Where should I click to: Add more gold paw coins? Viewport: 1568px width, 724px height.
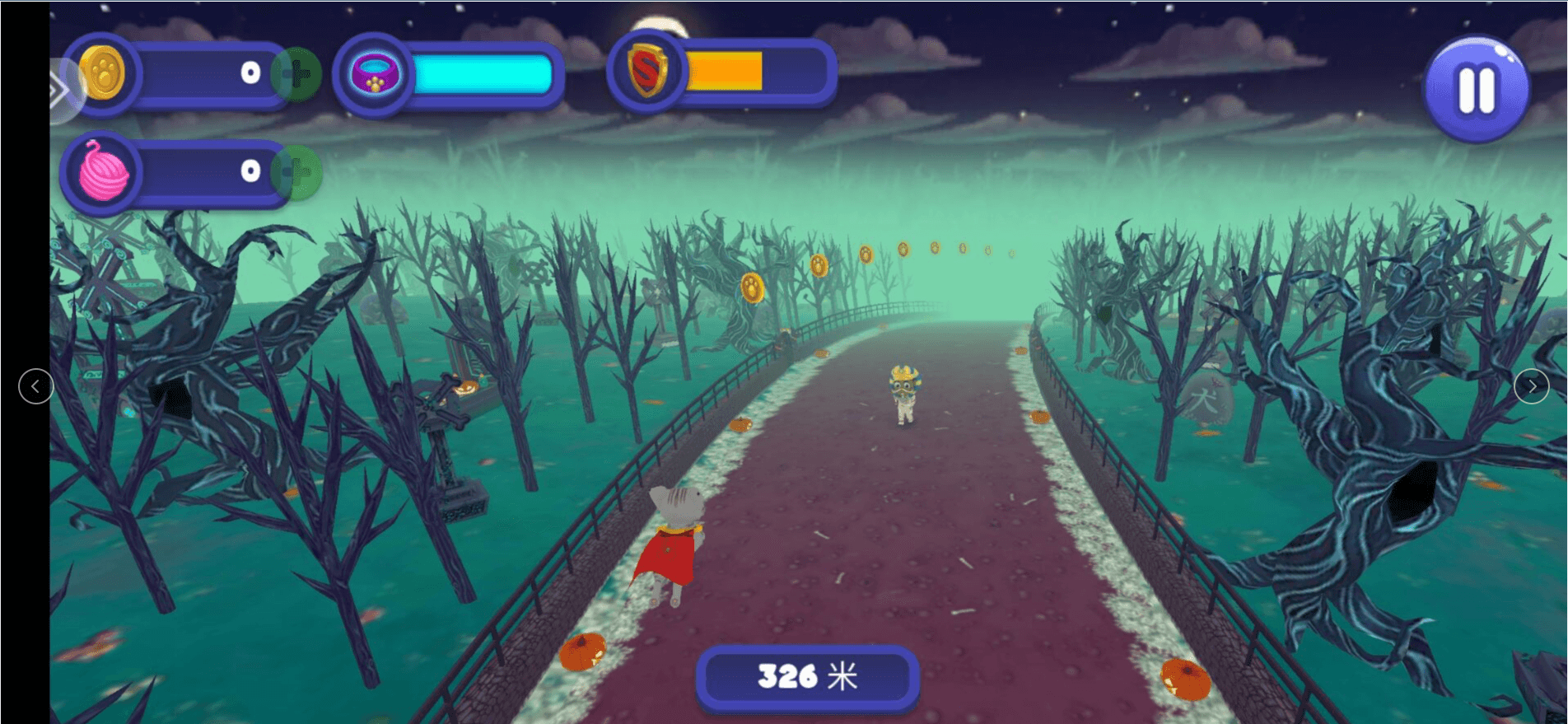point(296,74)
